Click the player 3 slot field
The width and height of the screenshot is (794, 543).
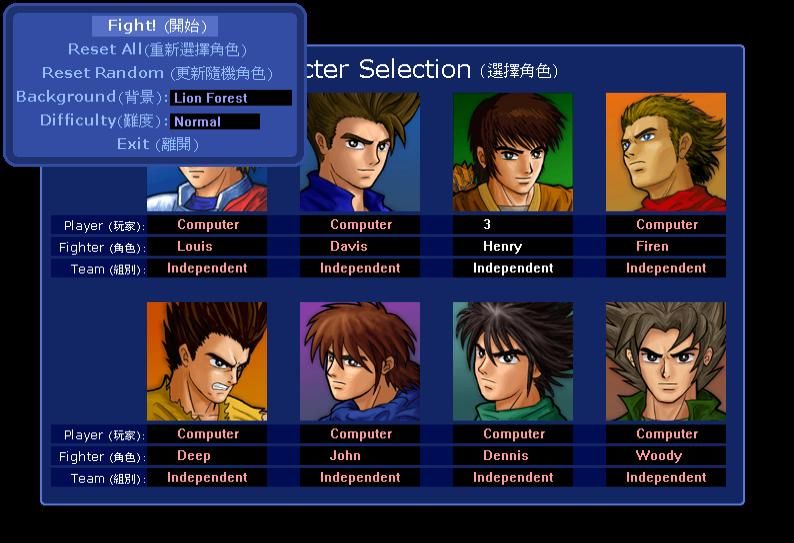click(x=513, y=225)
